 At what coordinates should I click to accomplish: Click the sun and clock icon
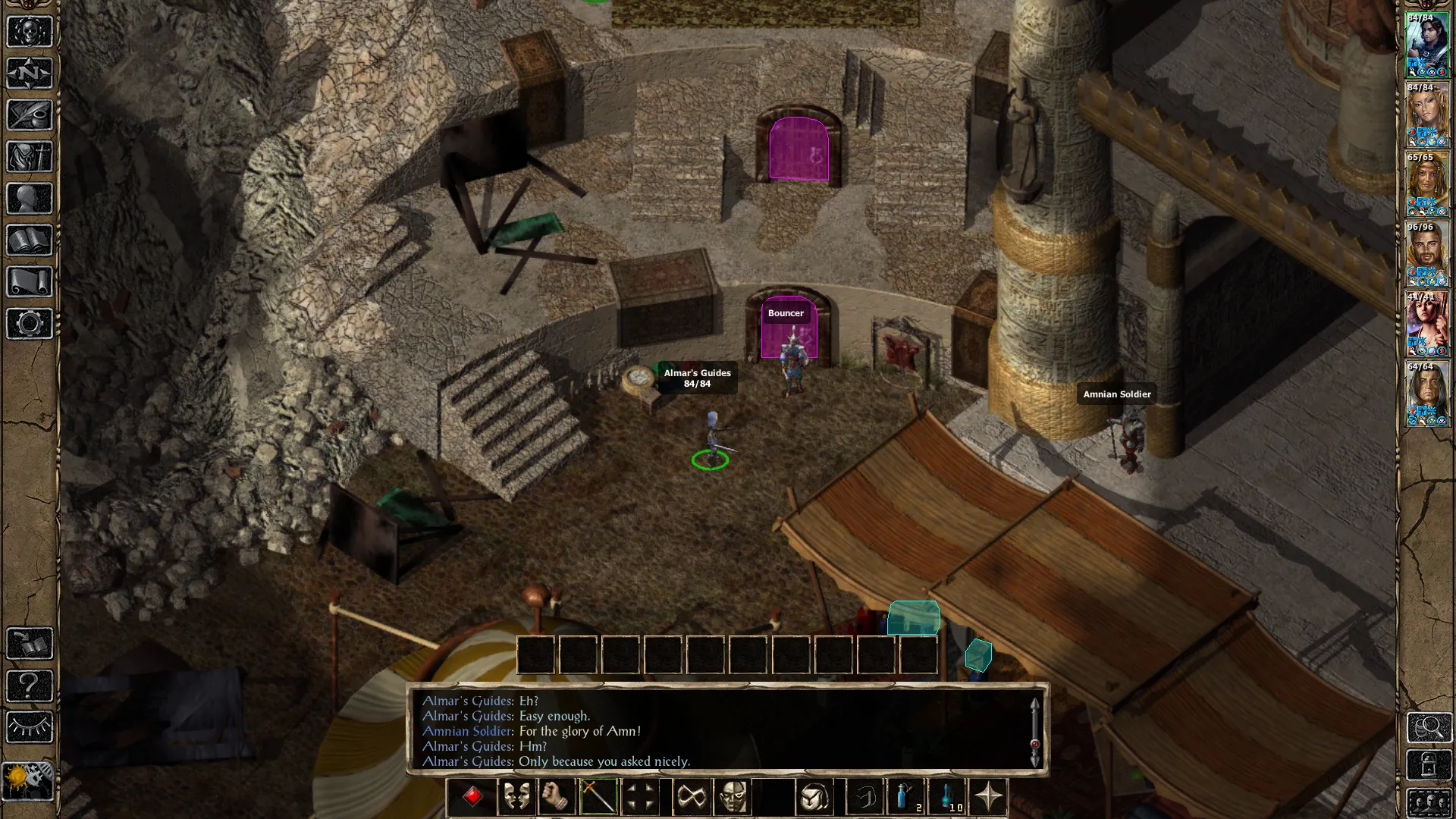click(28, 780)
